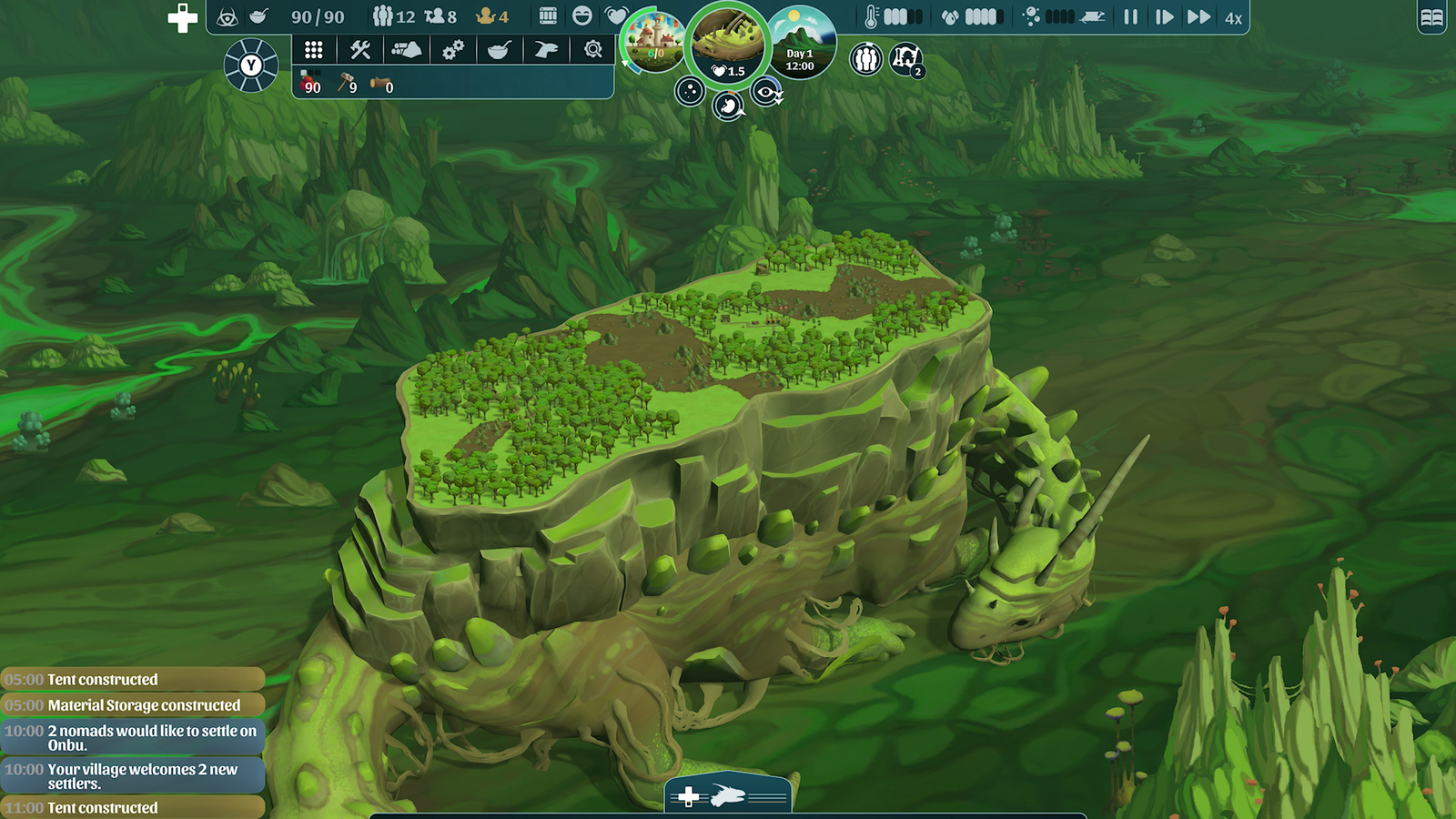Set game to normal play speed

point(1164,17)
